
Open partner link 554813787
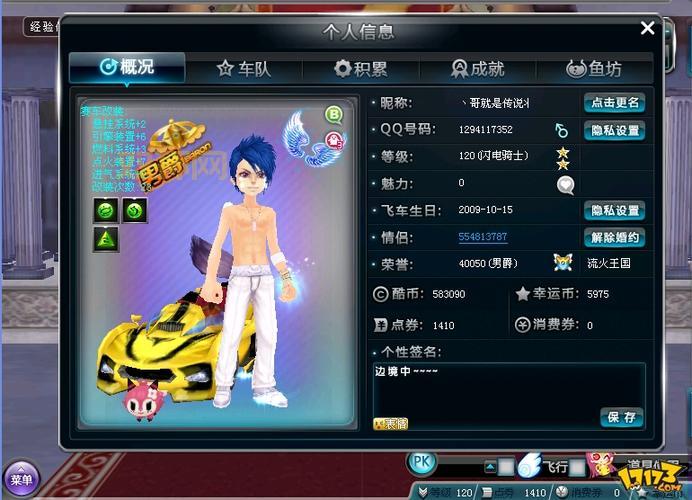[x=482, y=238]
